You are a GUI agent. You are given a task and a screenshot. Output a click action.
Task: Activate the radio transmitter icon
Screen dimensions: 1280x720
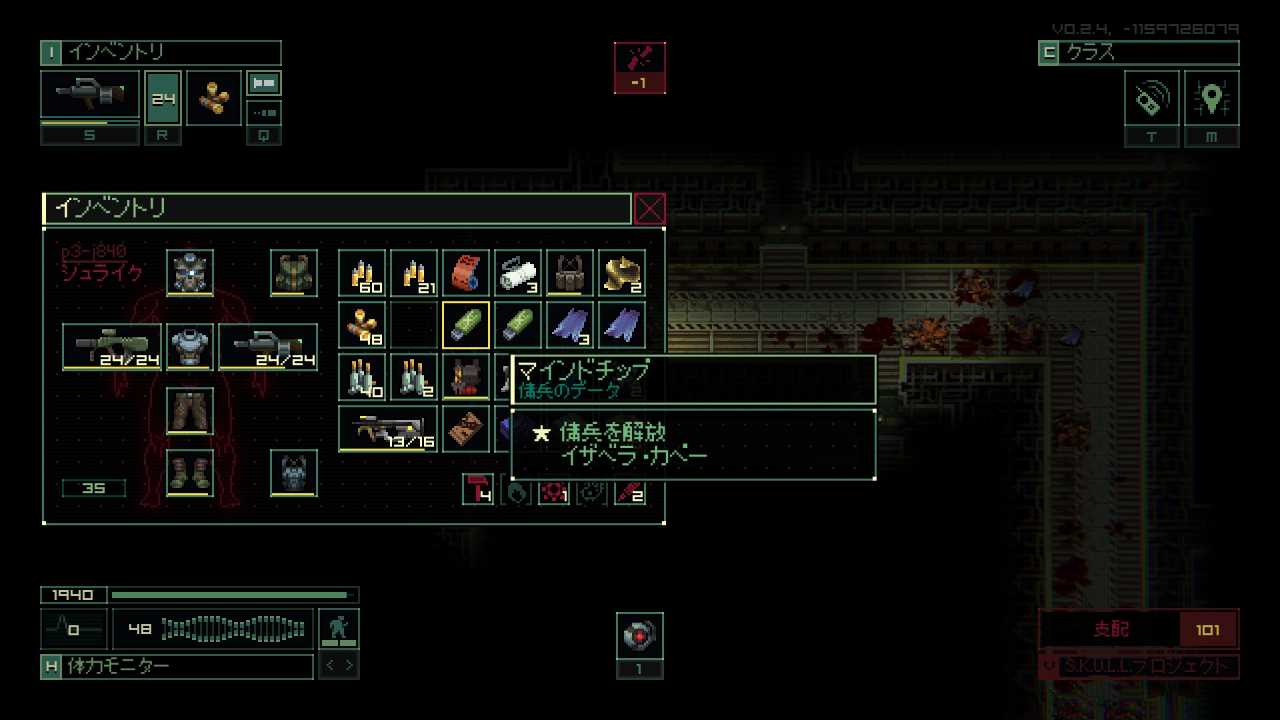pyautogui.click(x=1152, y=98)
